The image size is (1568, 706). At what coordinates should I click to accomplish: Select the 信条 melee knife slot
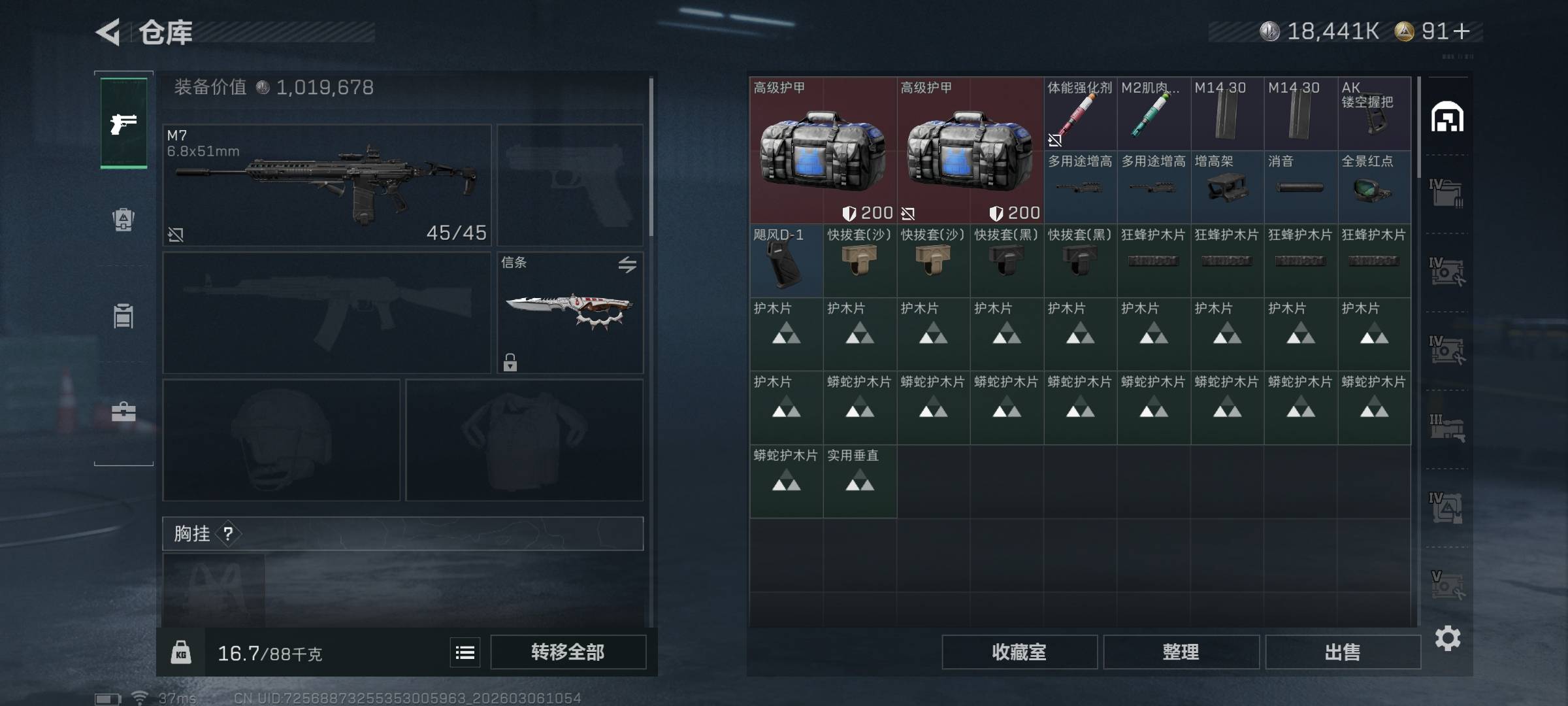(x=570, y=312)
